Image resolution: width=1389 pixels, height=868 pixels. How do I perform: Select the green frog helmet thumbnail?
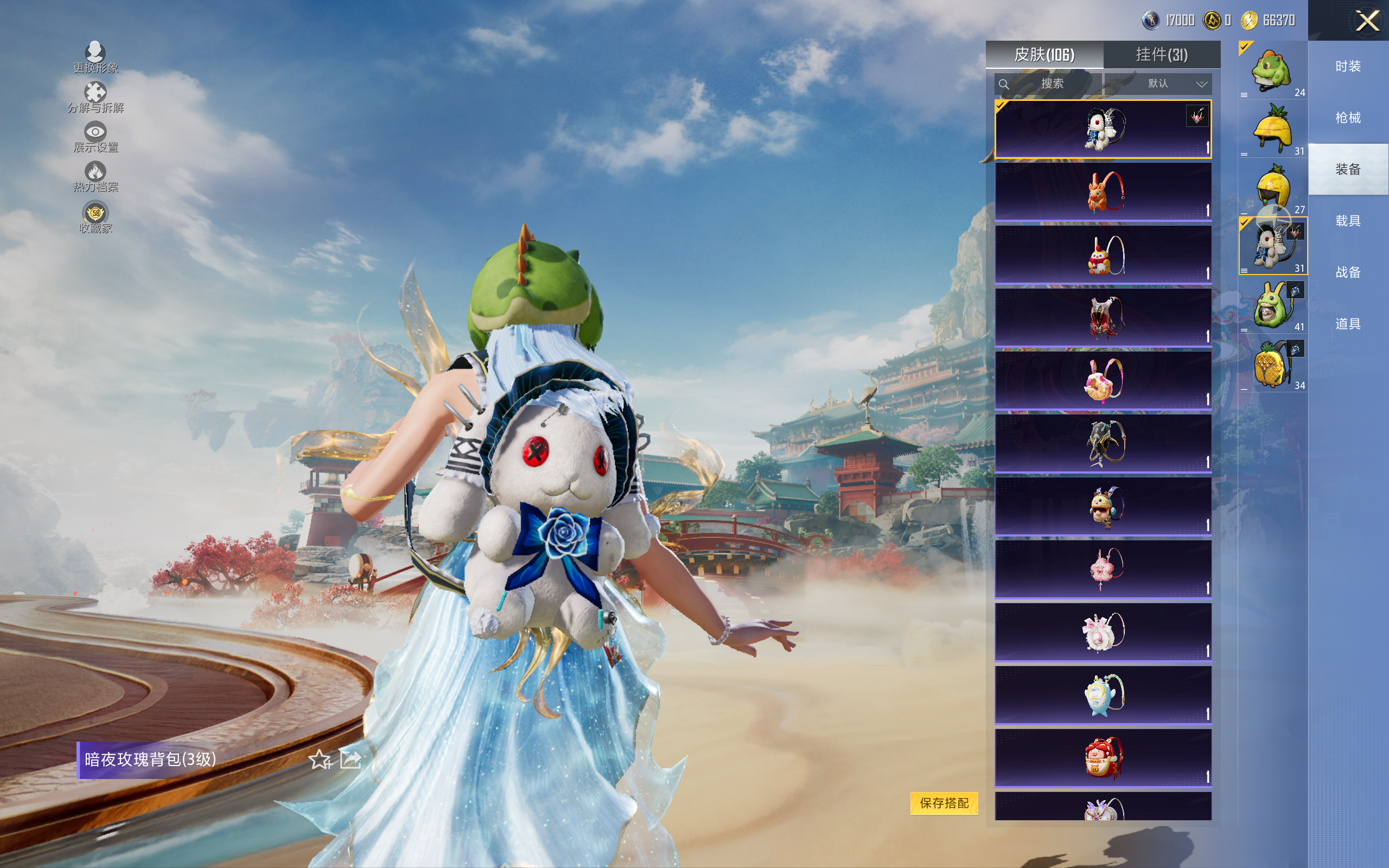tap(1272, 71)
